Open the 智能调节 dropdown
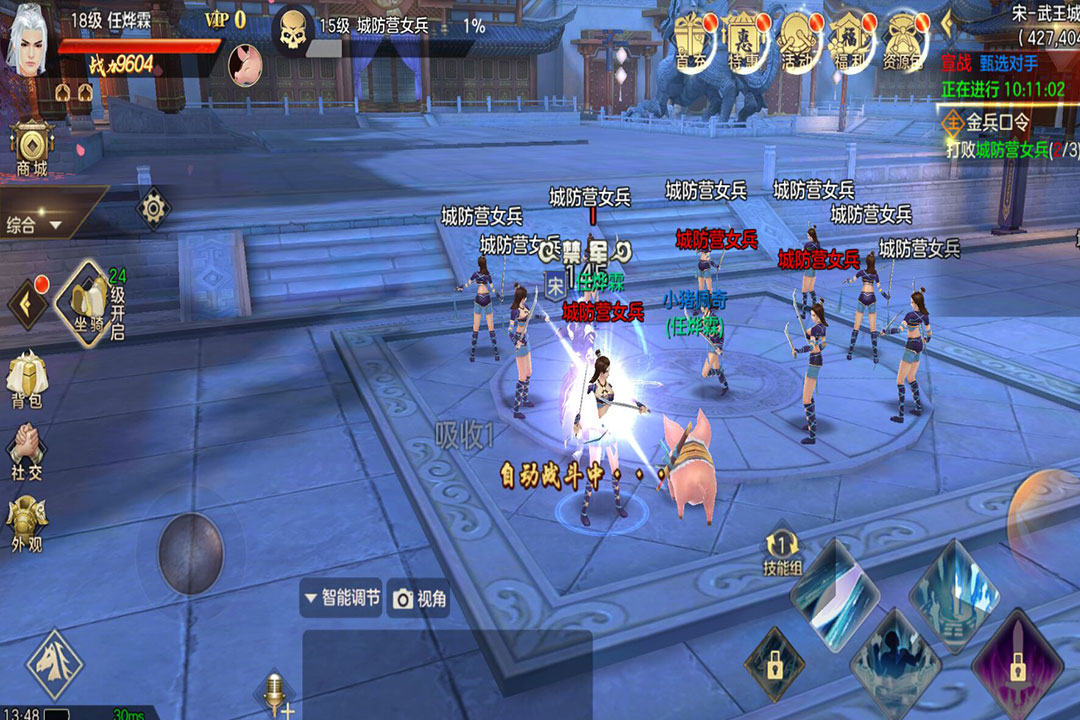The height and width of the screenshot is (720, 1080). (x=341, y=598)
